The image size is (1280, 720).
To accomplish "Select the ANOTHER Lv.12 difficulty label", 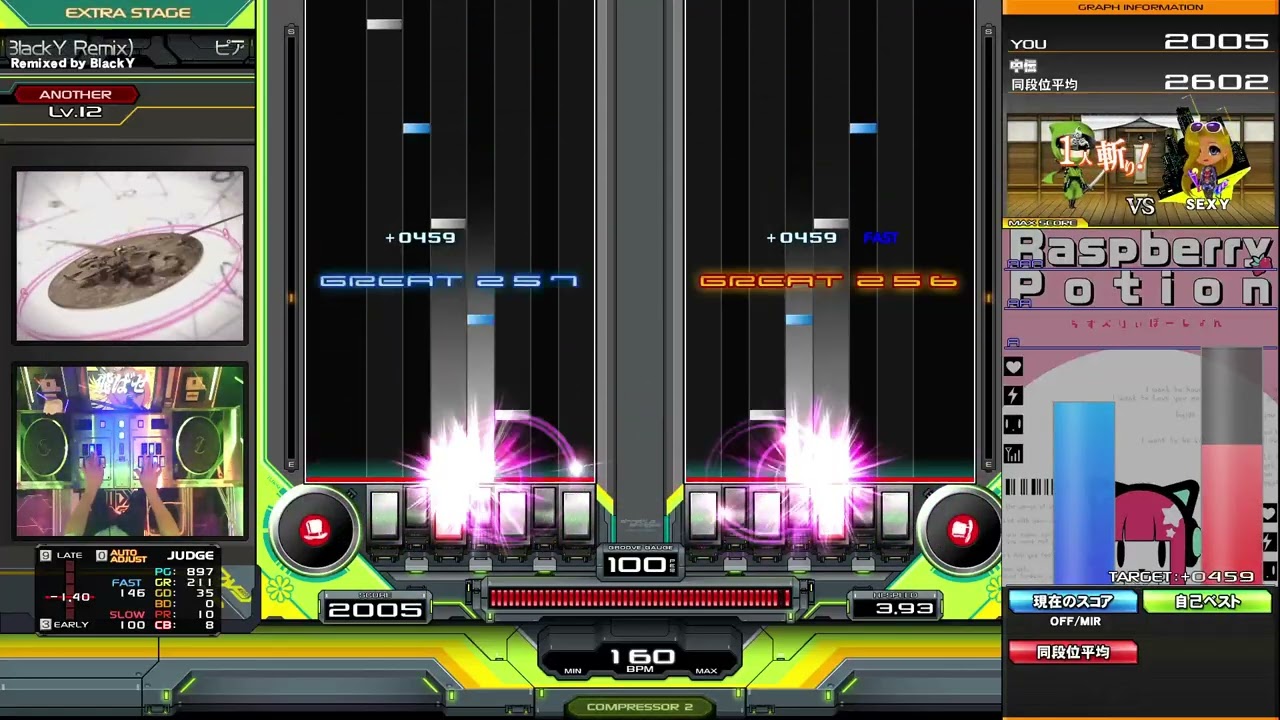I will pos(75,102).
